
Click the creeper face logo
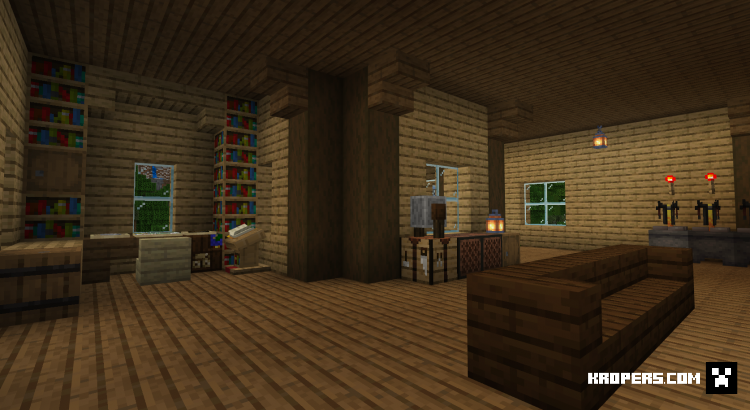(x=720, y=377)
